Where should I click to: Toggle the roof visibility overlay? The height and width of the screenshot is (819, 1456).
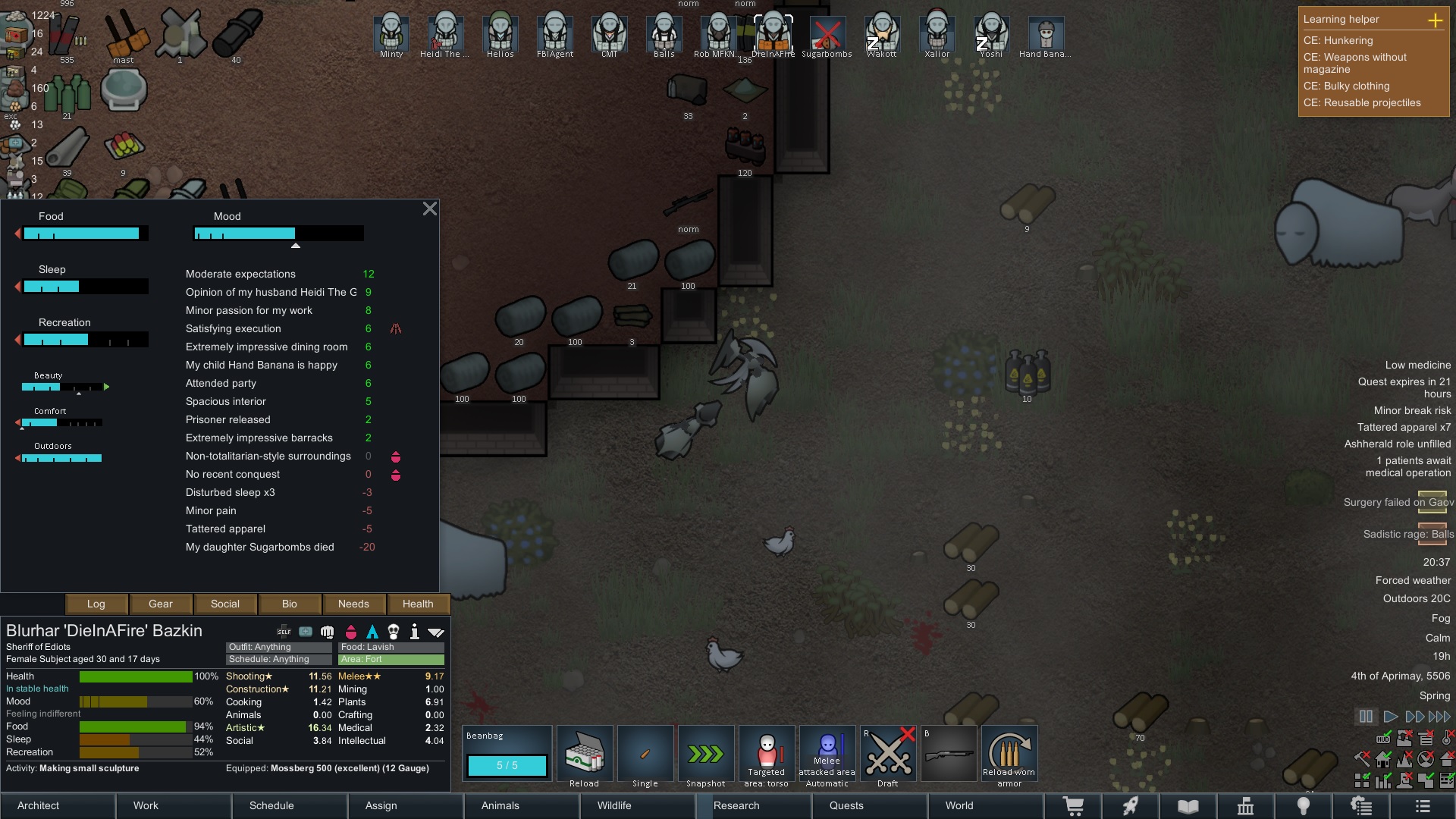pyautogui.click(x=1445, y=758)
